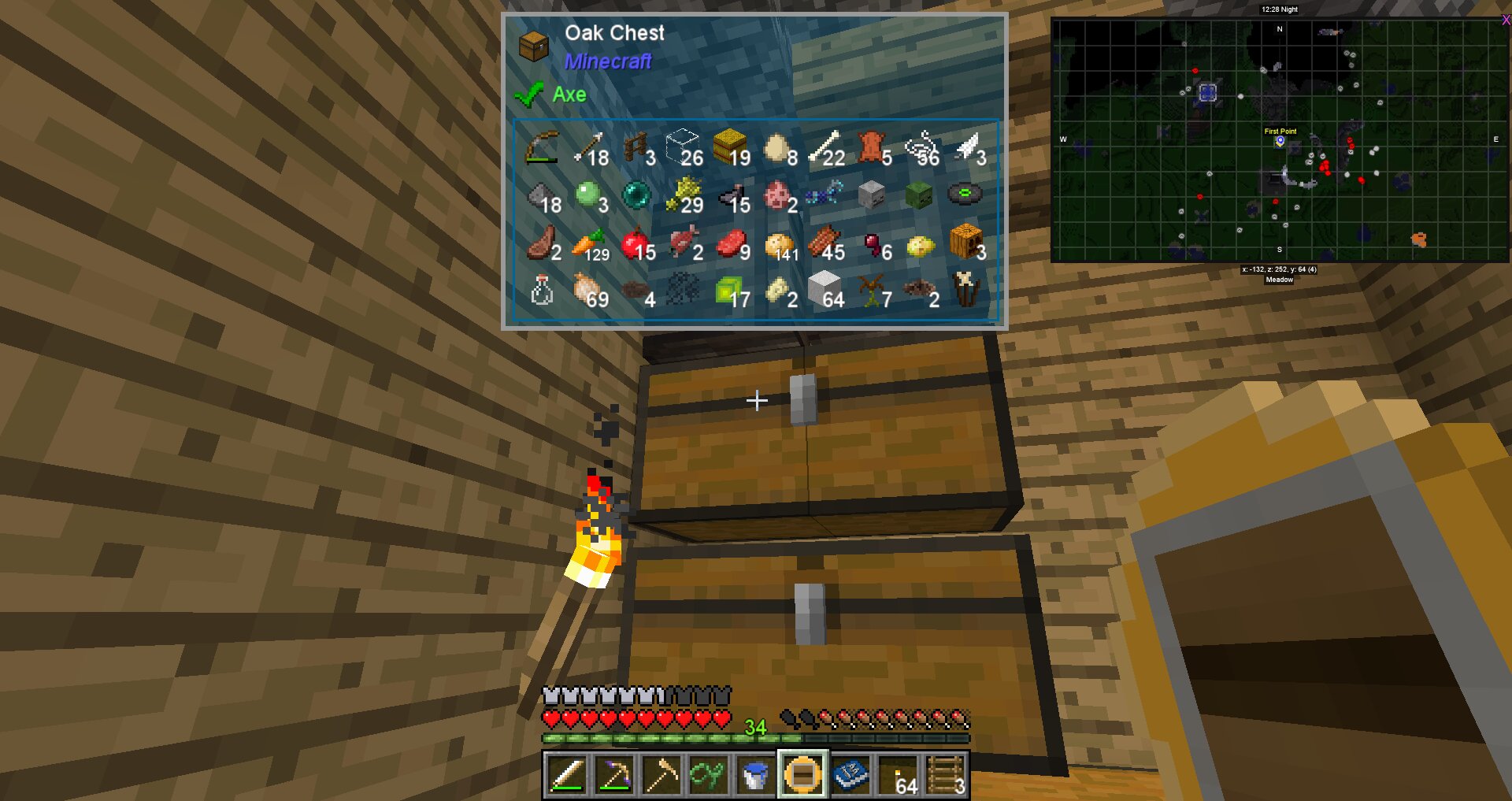Image resolution: width=1512 pixels, height=801 pixels.
Task: Select the water bucket in the hotbar
Action: pyautogui.click(x=754, y=776)
